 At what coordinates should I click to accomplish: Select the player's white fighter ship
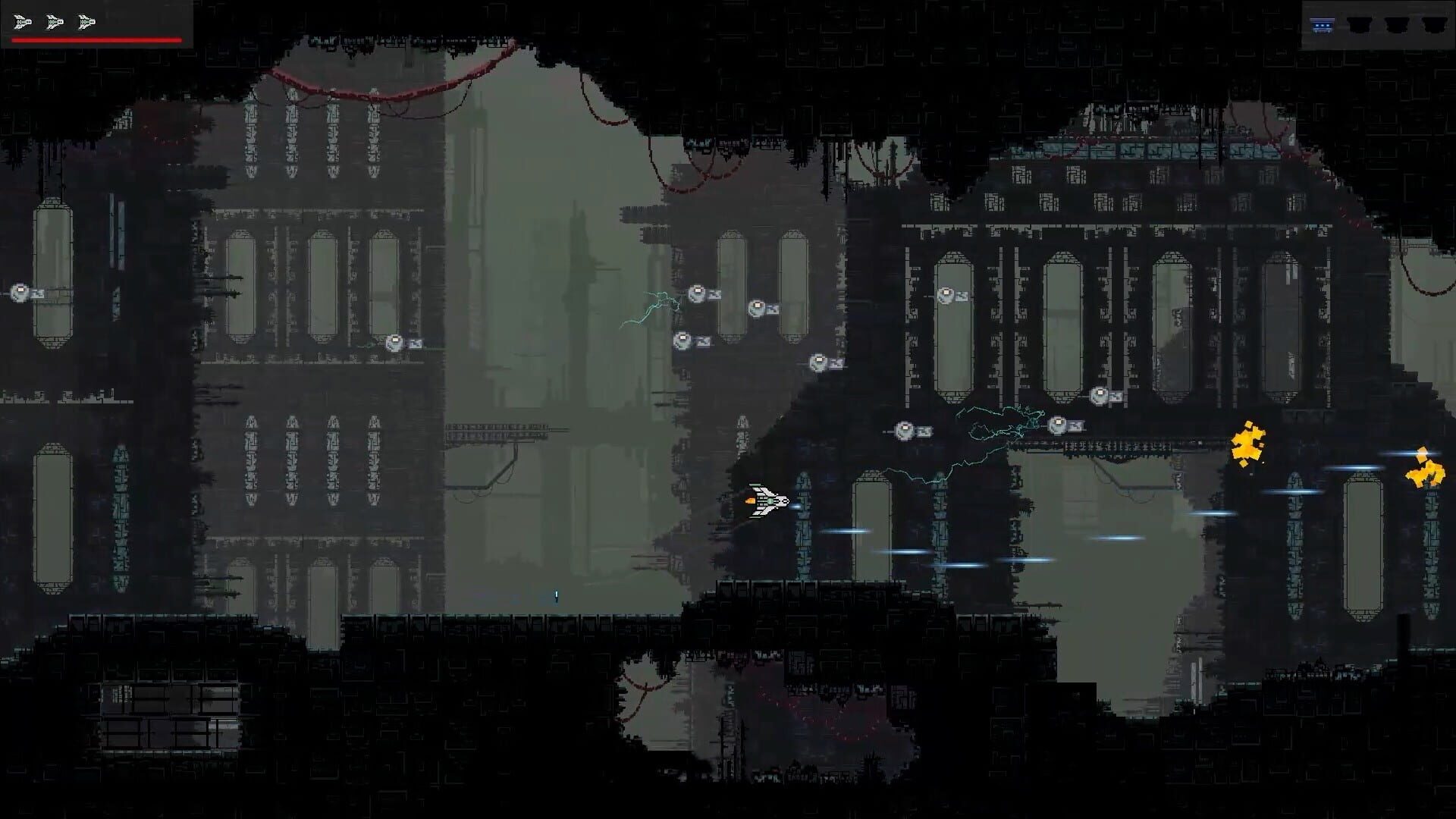pos(772,500)
